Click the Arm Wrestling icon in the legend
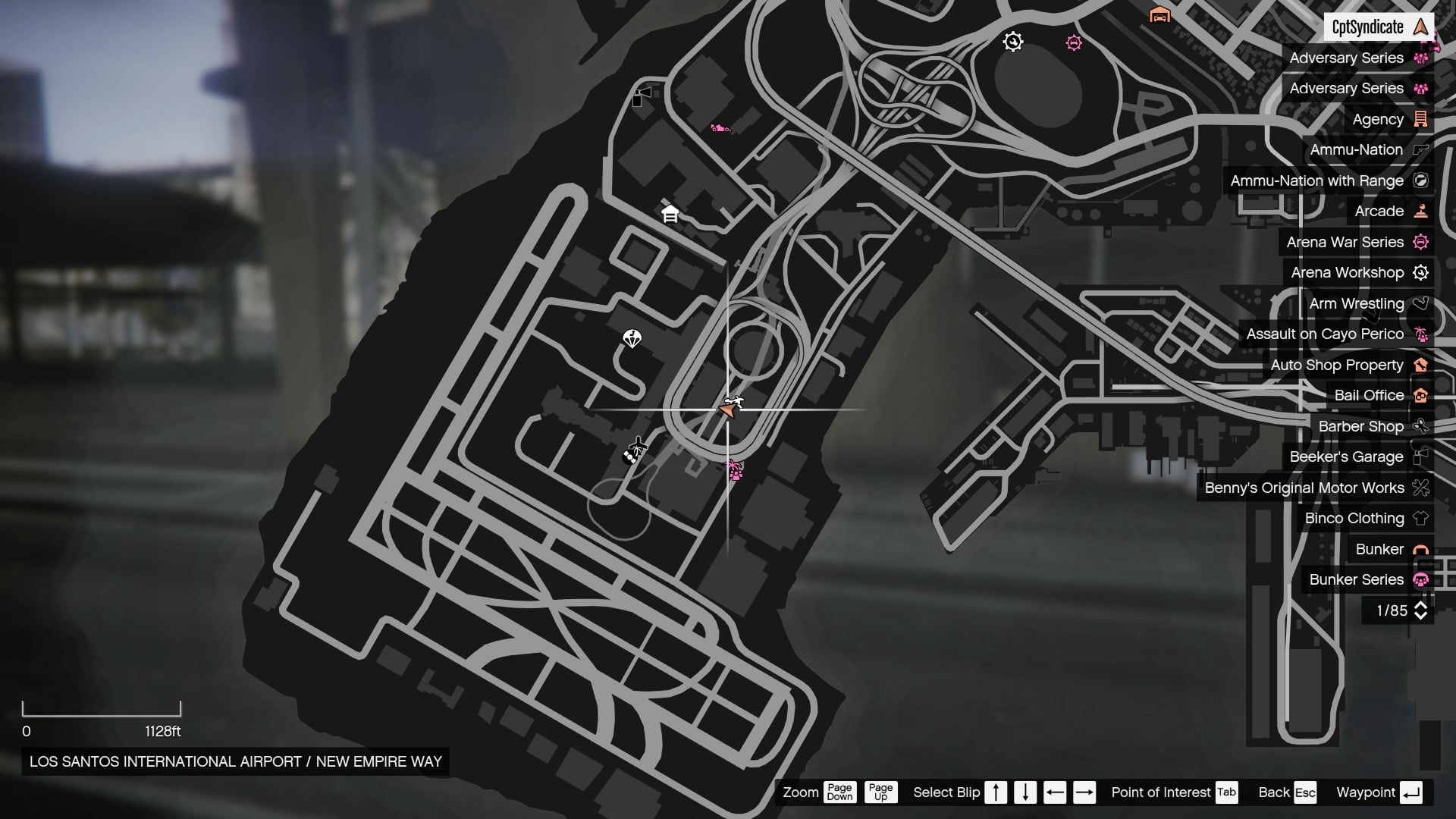 coord(1420,303)
